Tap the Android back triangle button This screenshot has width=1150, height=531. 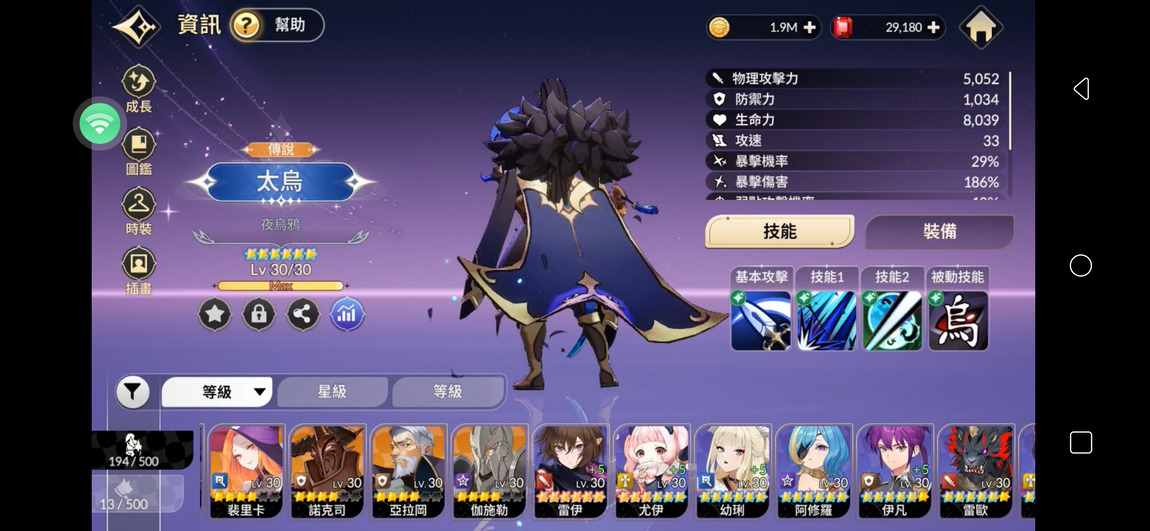(x=1080, y=89)
